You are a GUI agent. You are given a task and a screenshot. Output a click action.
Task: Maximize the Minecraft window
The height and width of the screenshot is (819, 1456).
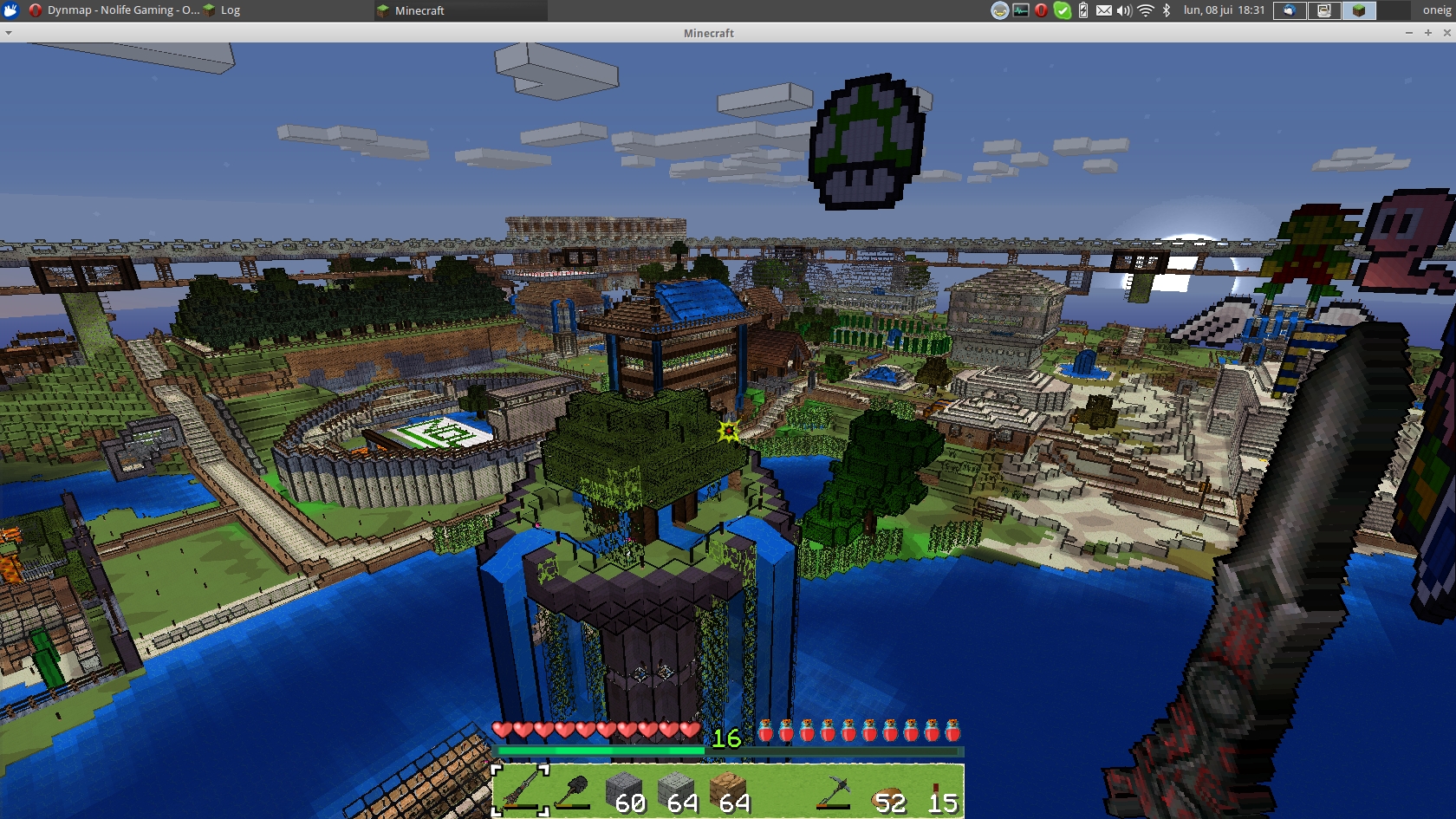pos(1428,33)
